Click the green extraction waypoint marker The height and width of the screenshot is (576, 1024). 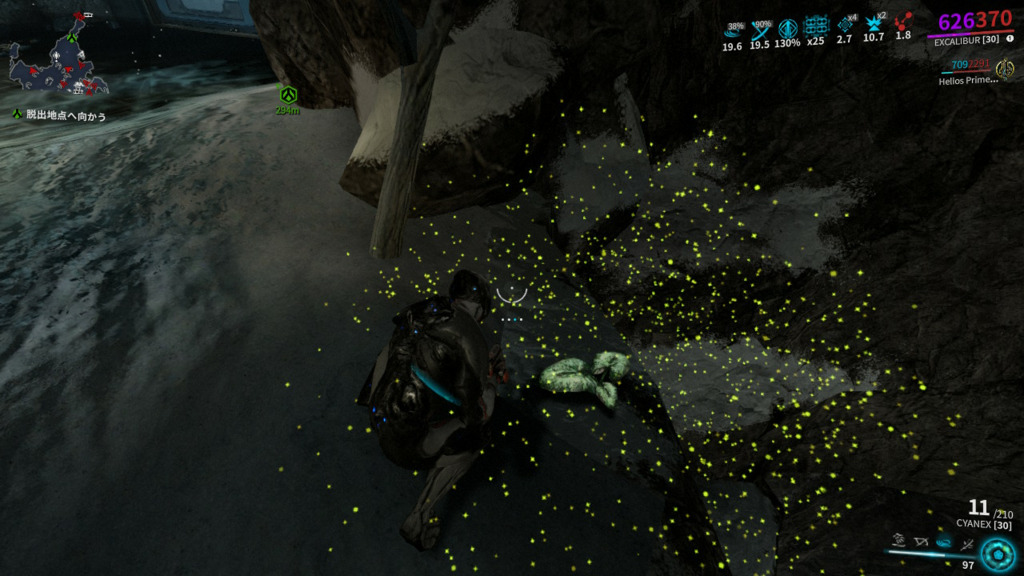[288, 95]
